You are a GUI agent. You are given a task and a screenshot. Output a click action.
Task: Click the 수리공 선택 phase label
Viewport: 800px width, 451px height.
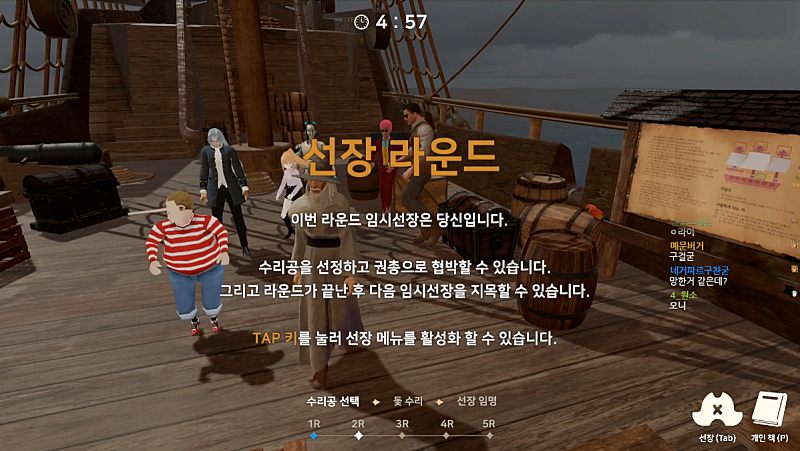coord(332,401)
